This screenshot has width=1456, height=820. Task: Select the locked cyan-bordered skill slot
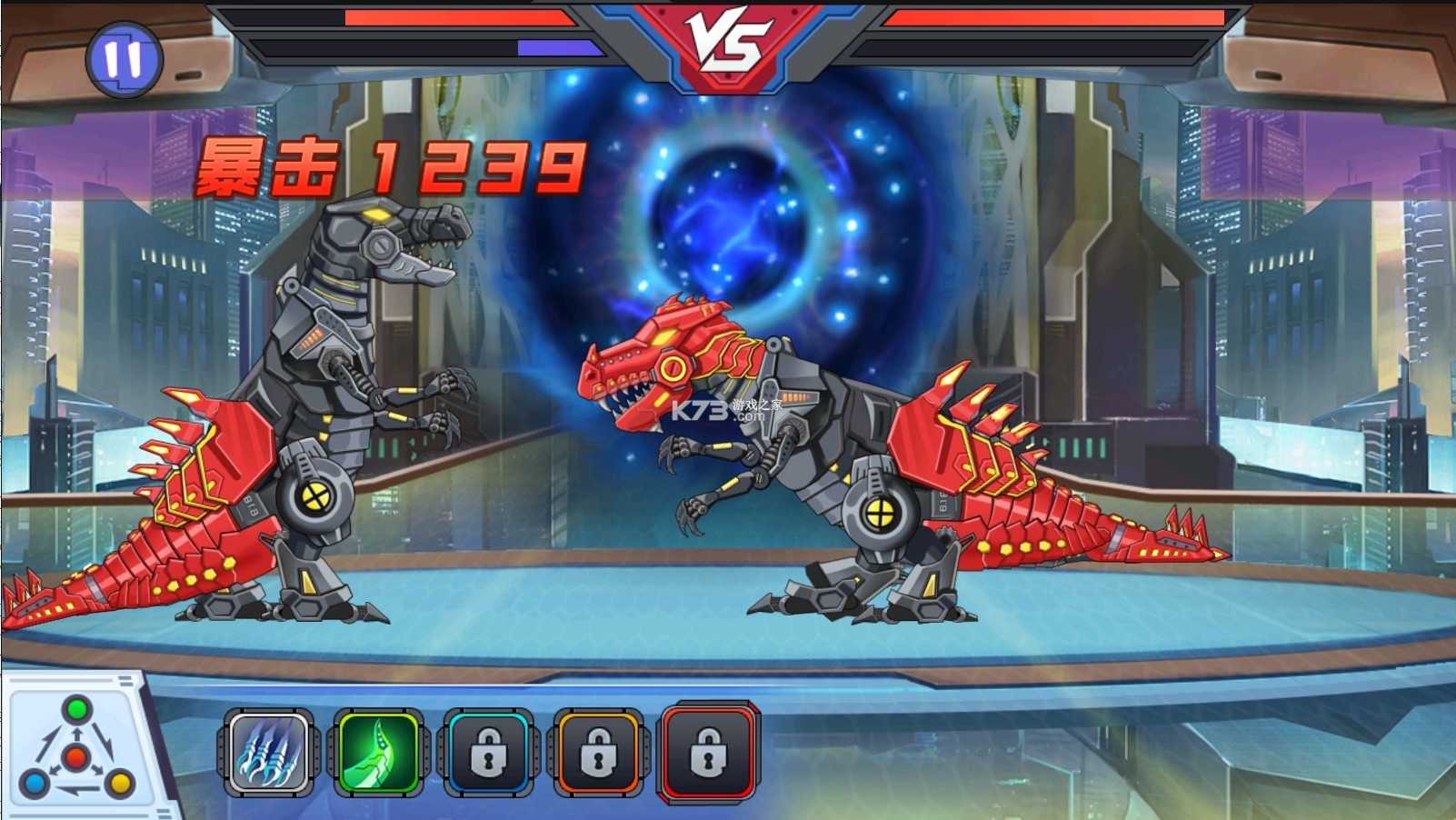(487, 753)
